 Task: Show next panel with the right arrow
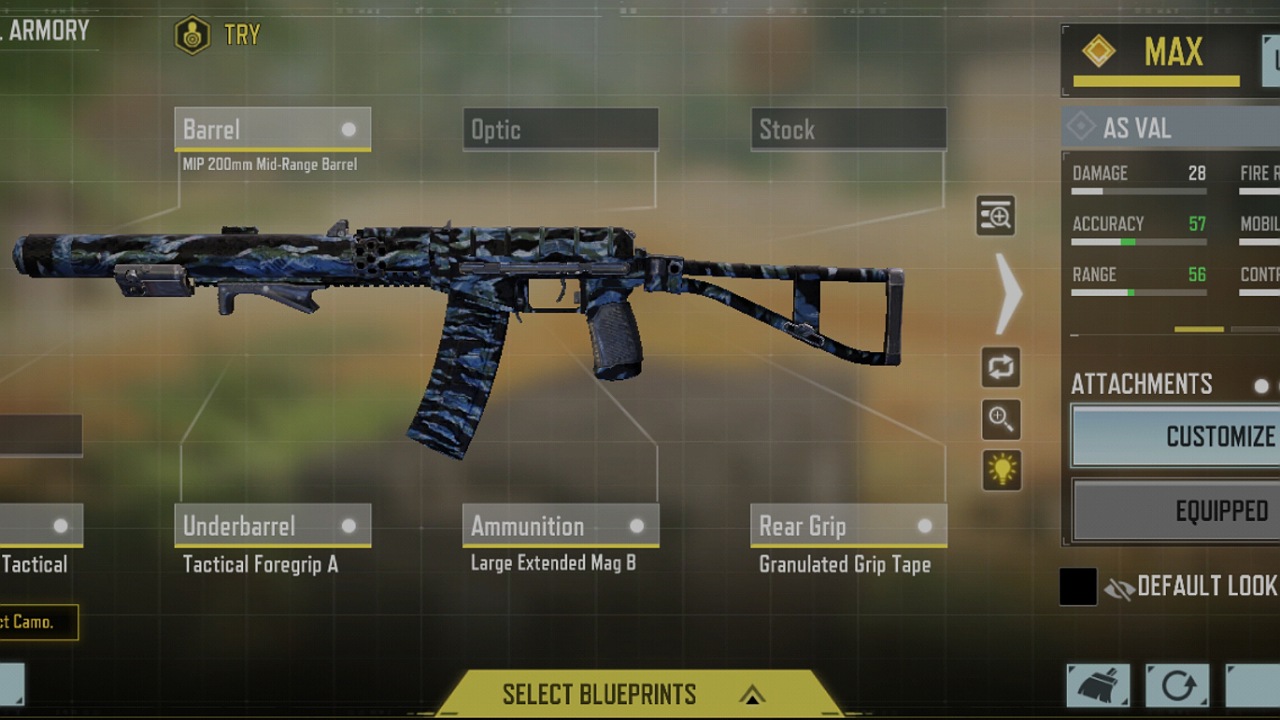(1008, 294)
